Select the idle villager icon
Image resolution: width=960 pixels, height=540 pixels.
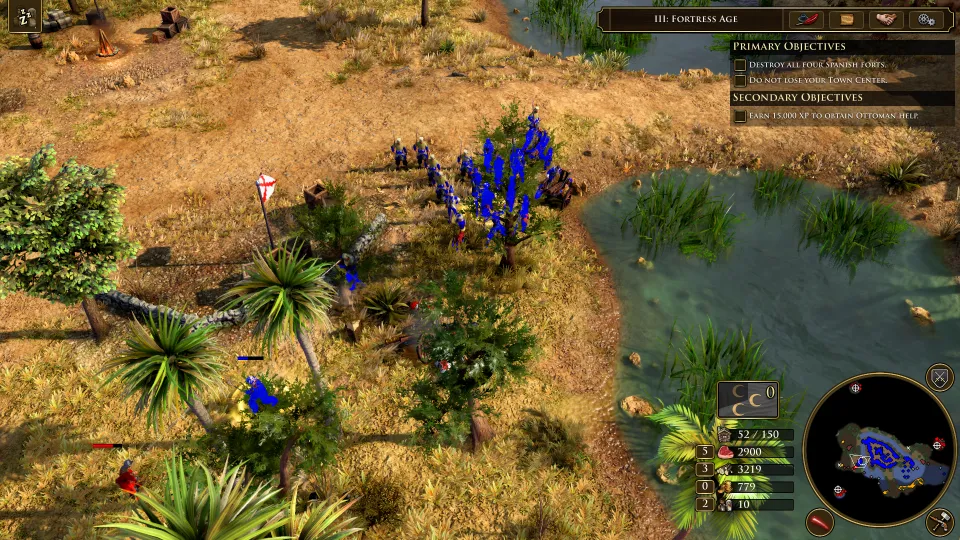pyautogui.click(x=24, y=15)
